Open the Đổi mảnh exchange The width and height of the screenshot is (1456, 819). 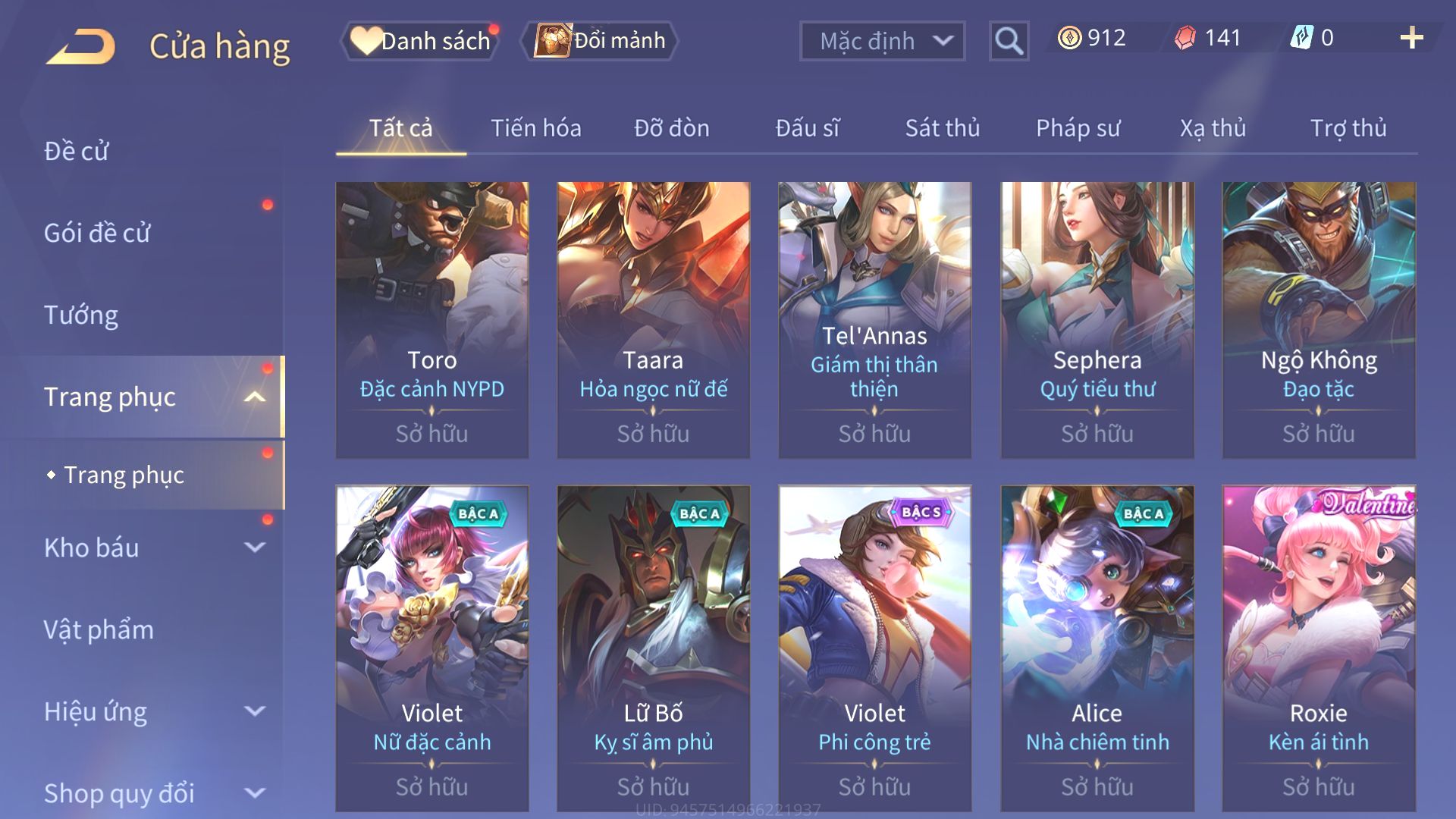pos(601,41)
